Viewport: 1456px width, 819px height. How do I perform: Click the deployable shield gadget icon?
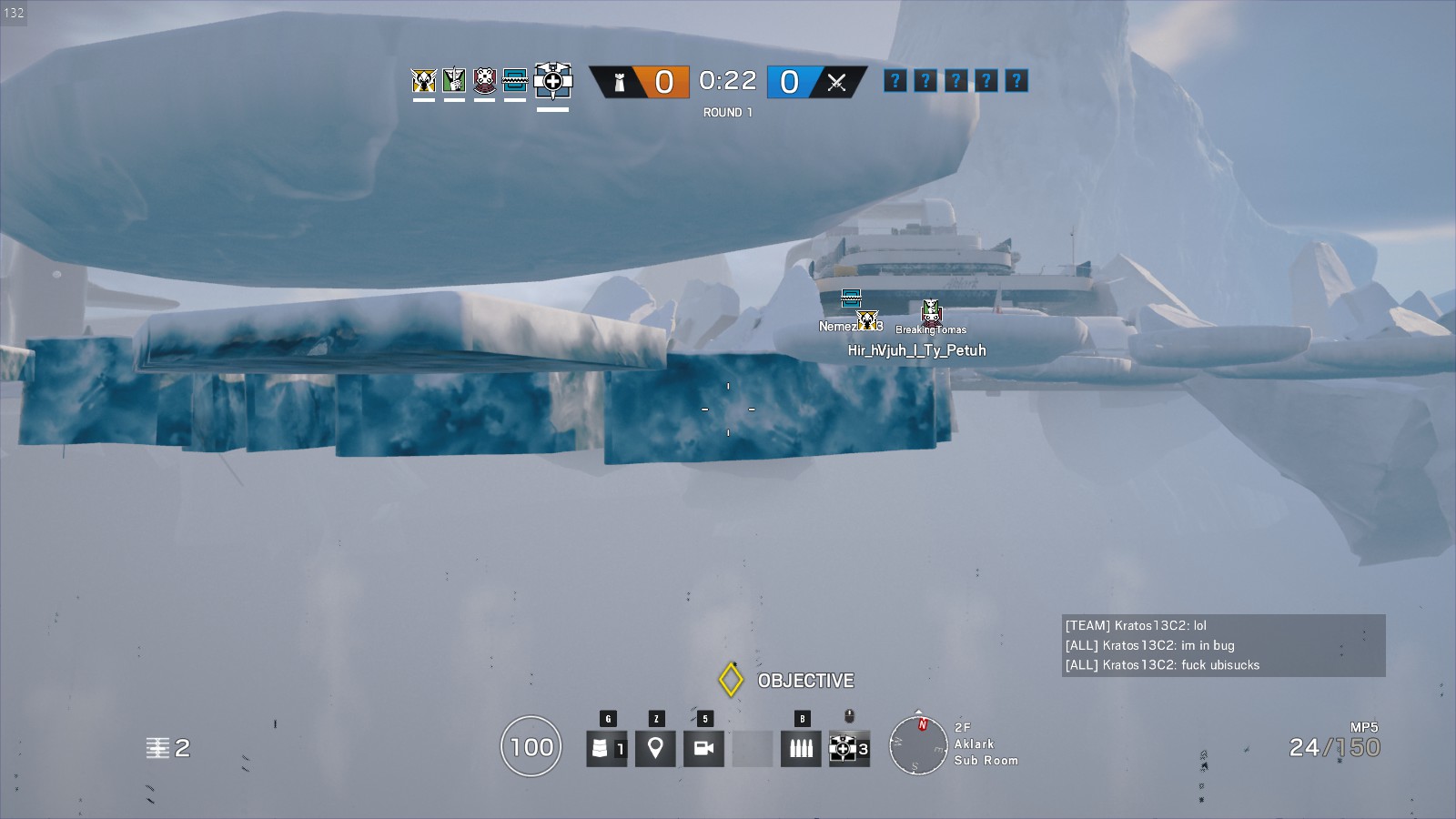pyautogui.click(x=605, y=749)
